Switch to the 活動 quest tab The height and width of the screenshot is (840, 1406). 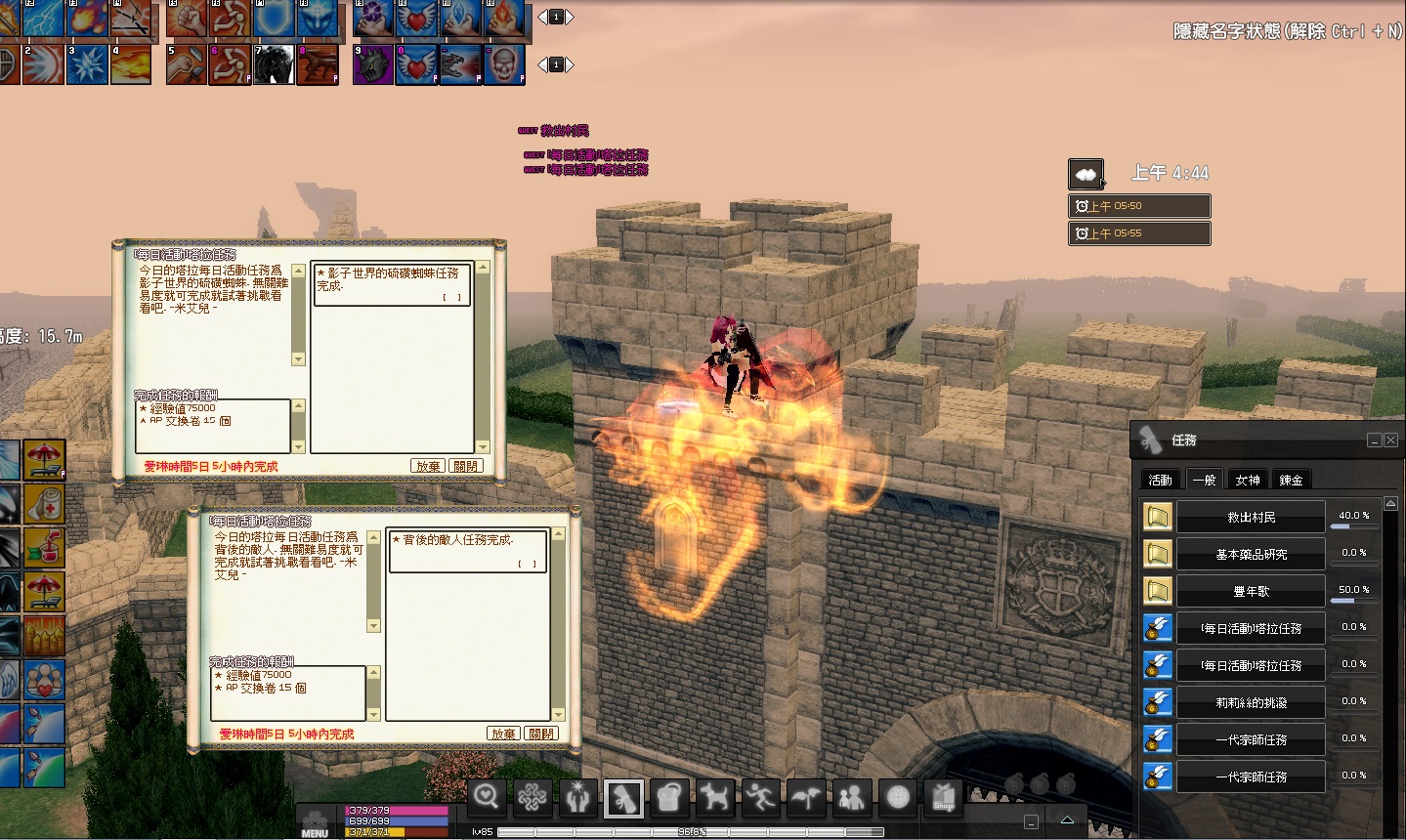[x=1160, y=480]
